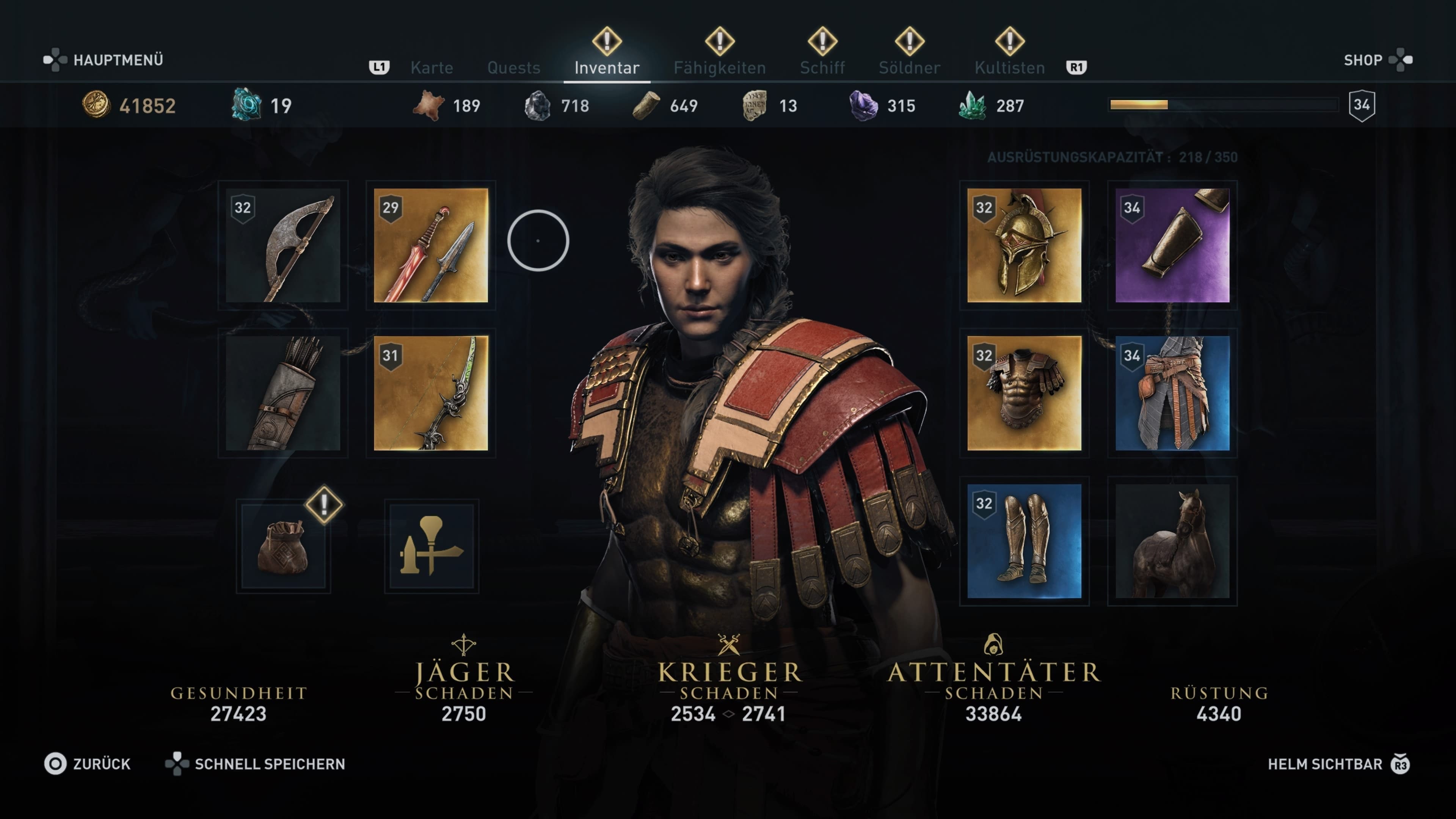Open the Quests tab

coord(513,68)
